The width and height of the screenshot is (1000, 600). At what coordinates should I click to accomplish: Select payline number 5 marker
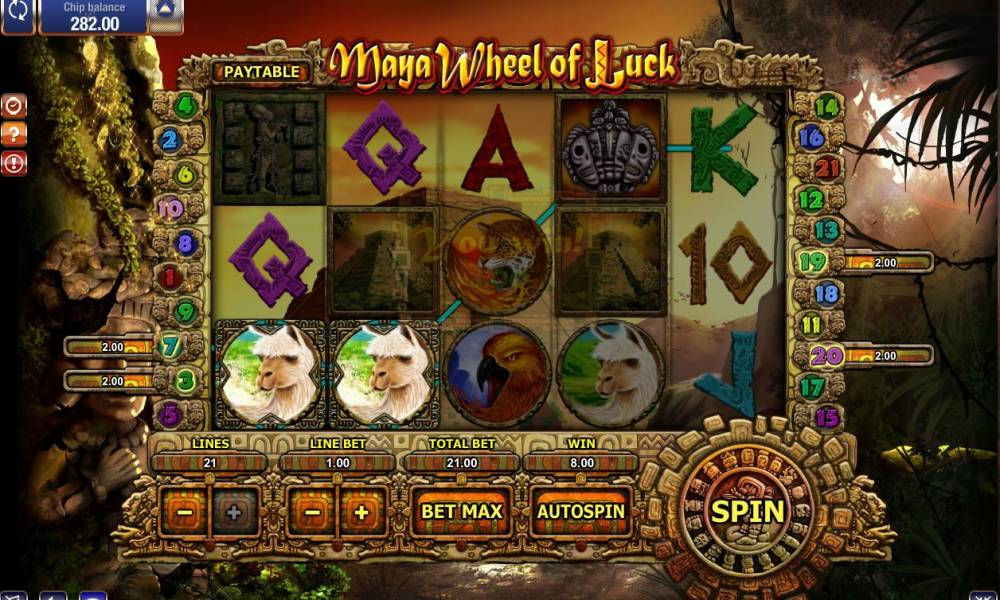170,413
